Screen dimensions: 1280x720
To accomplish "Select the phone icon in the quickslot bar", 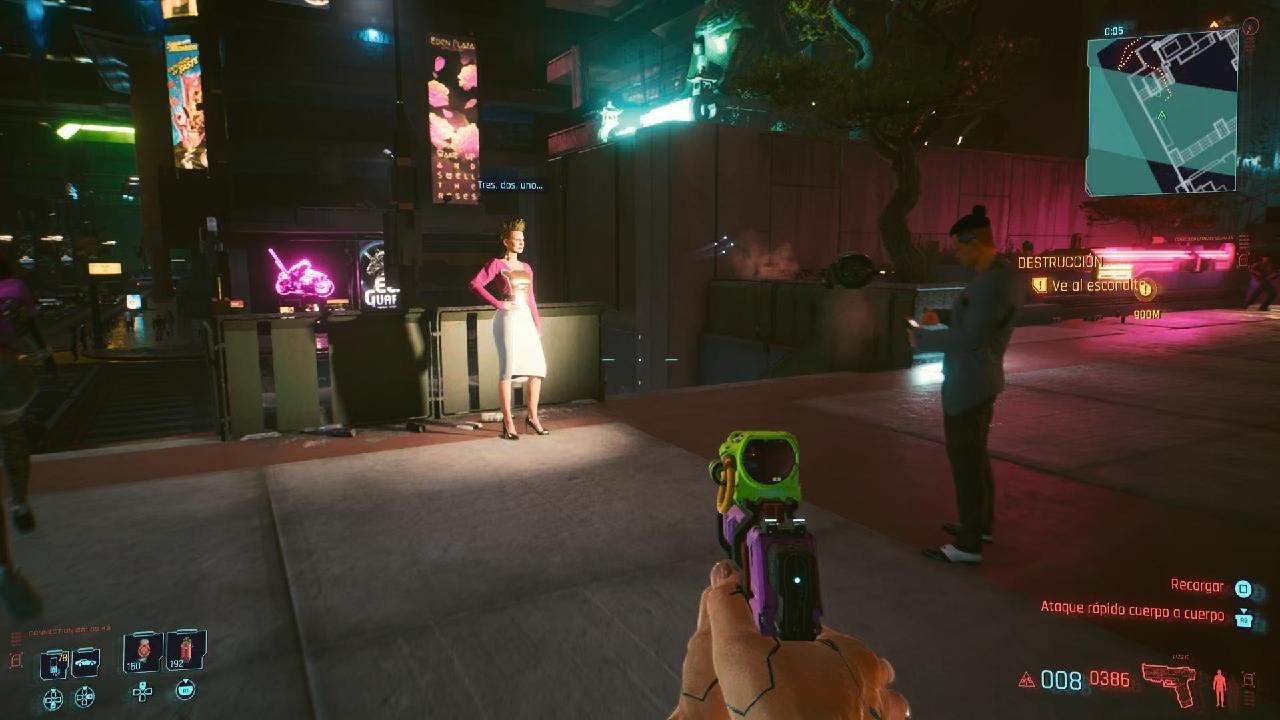I will point(55,663).
